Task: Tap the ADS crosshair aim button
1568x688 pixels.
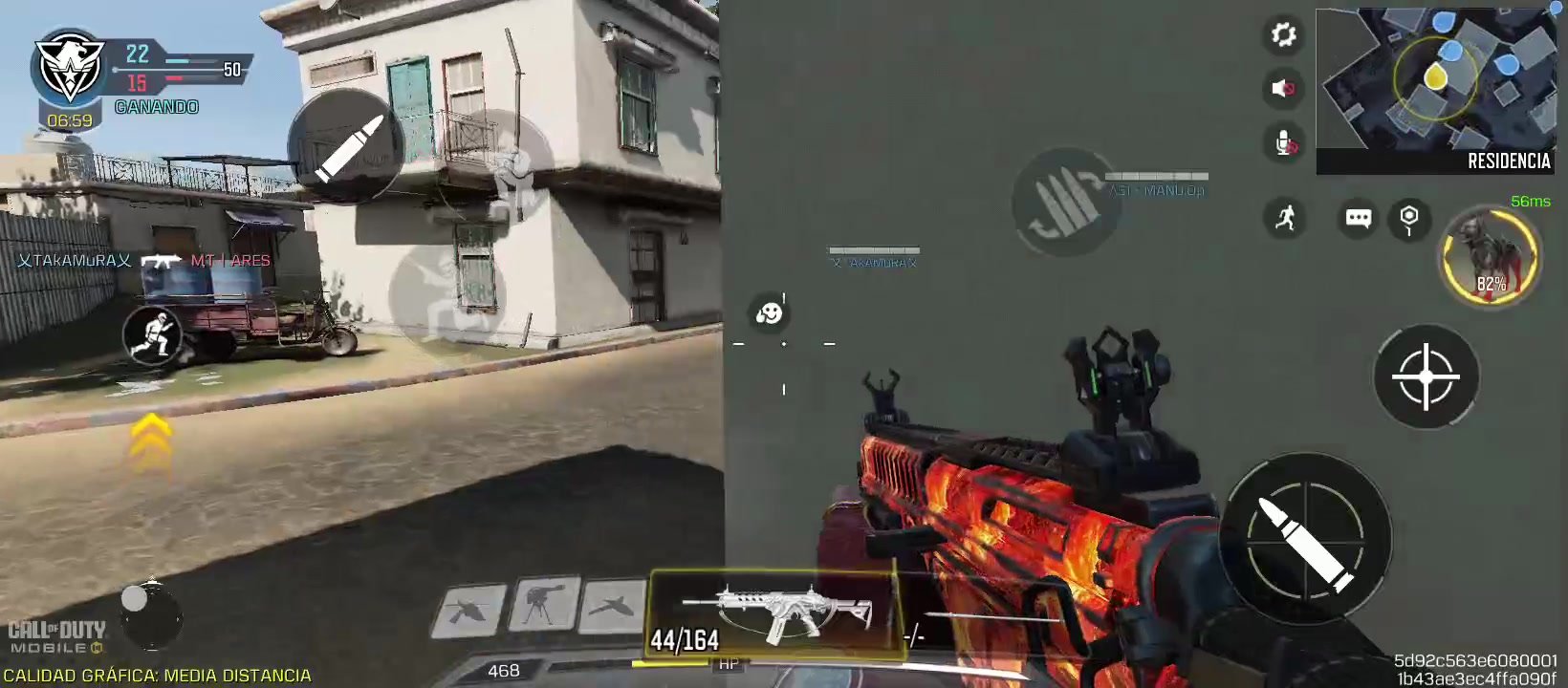Action: (1426, 377)
